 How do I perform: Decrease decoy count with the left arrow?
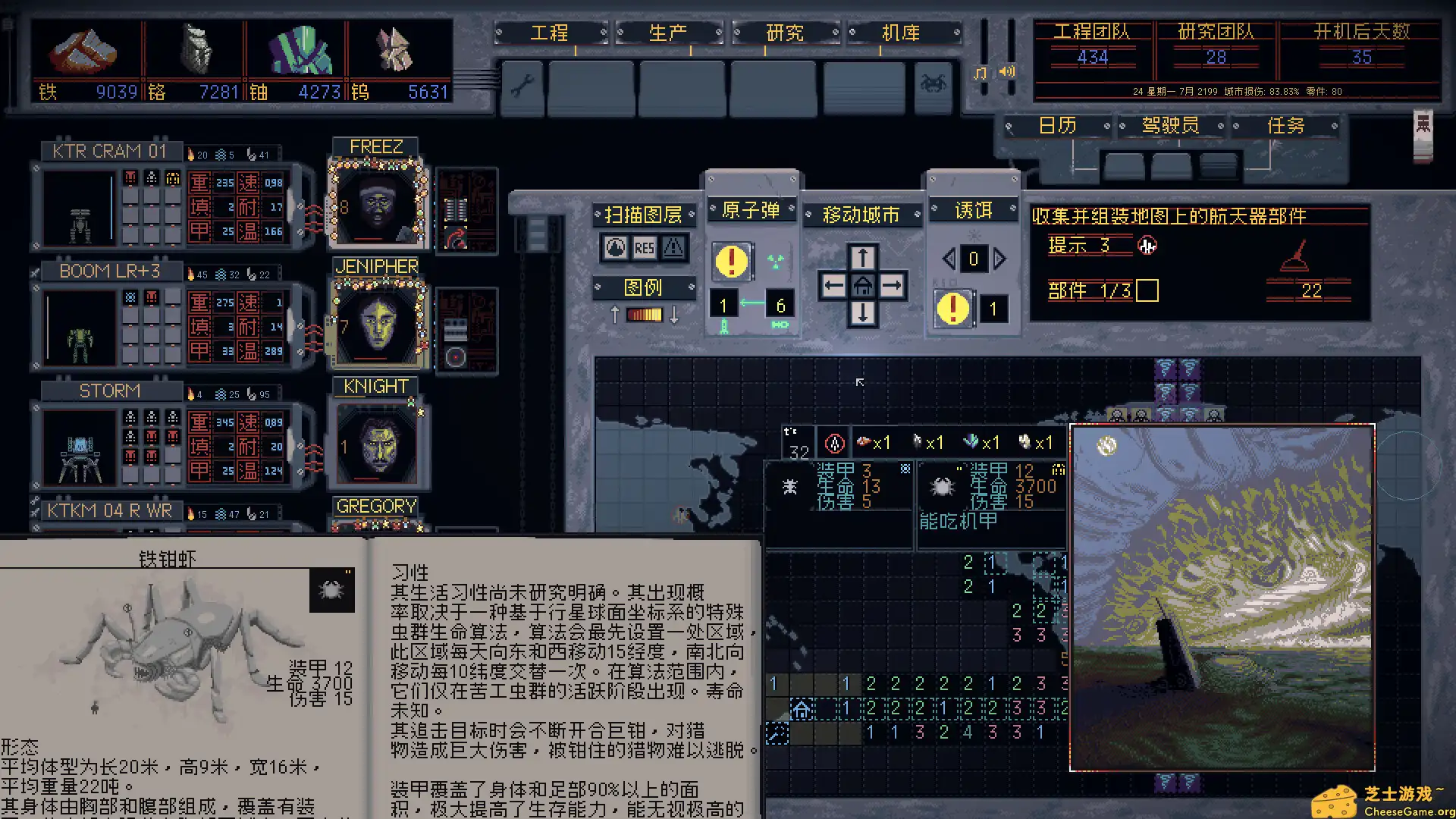coord(949,259)
